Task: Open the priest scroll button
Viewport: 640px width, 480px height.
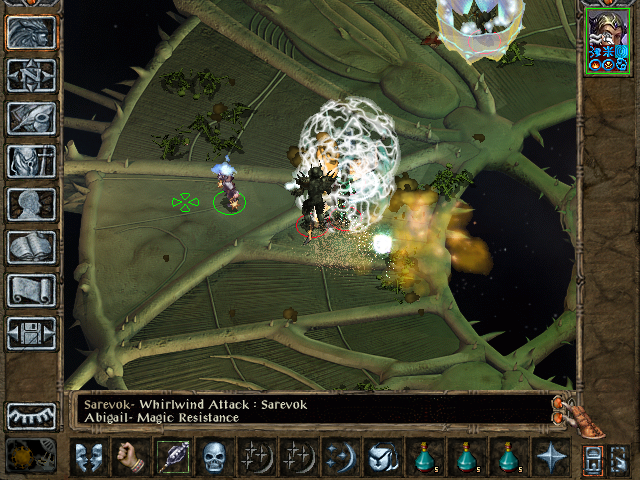Action: coord(31,290)
